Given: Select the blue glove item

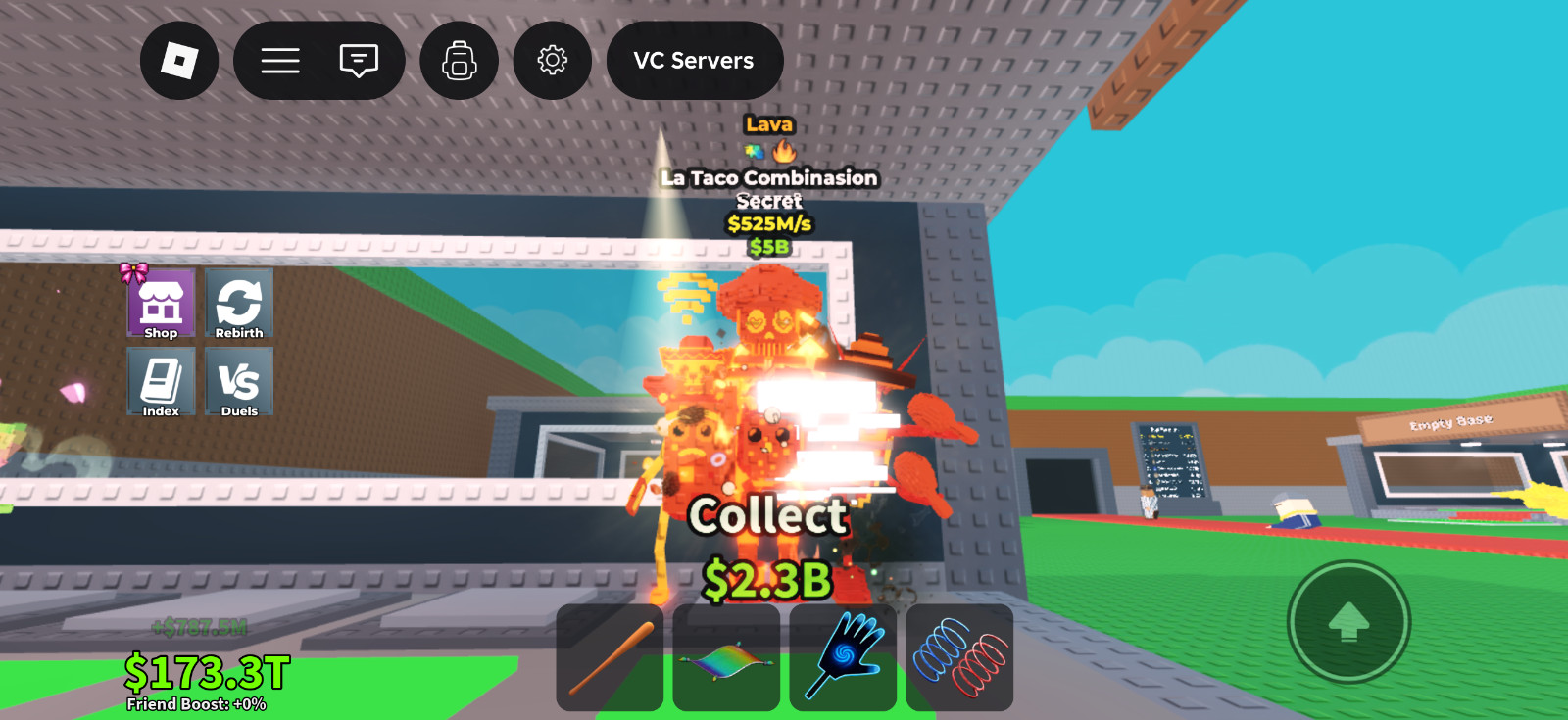Looking at the screenshot, I should click(842, 657).
